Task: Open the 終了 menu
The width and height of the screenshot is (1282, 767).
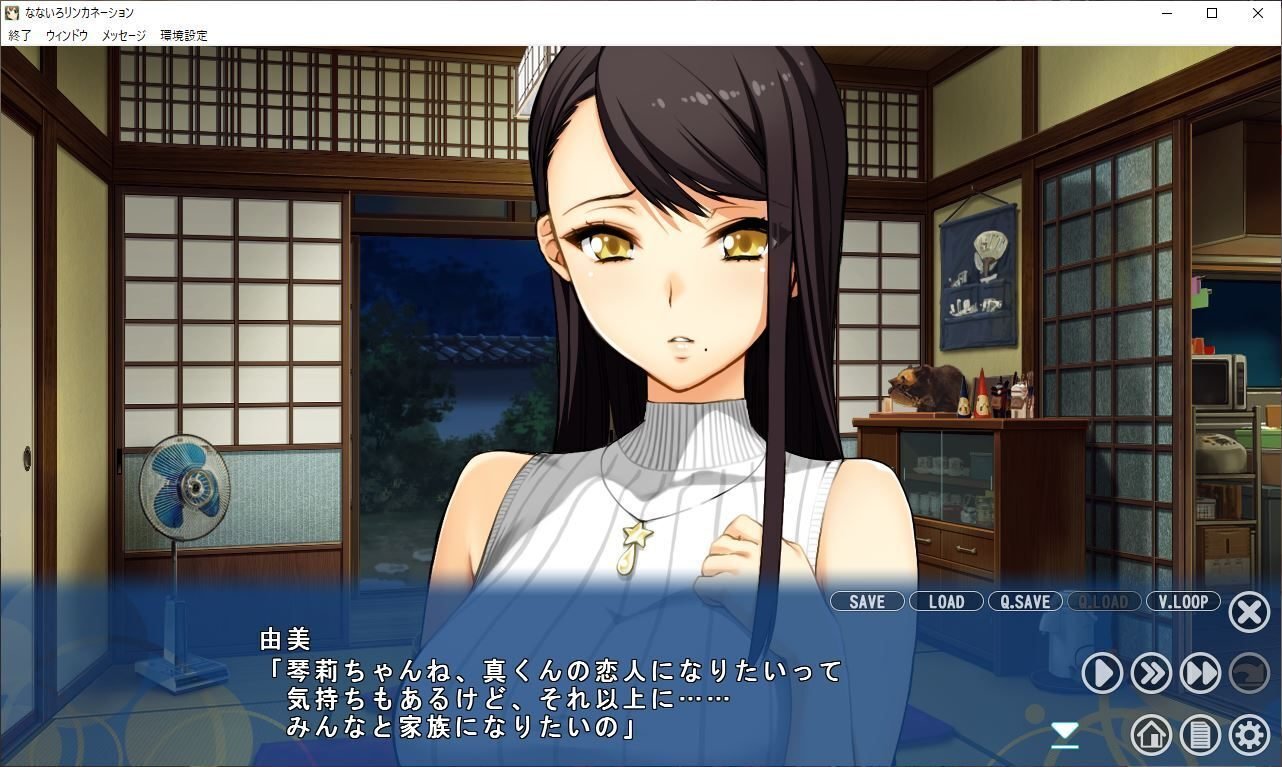Action: coord(17,34)
